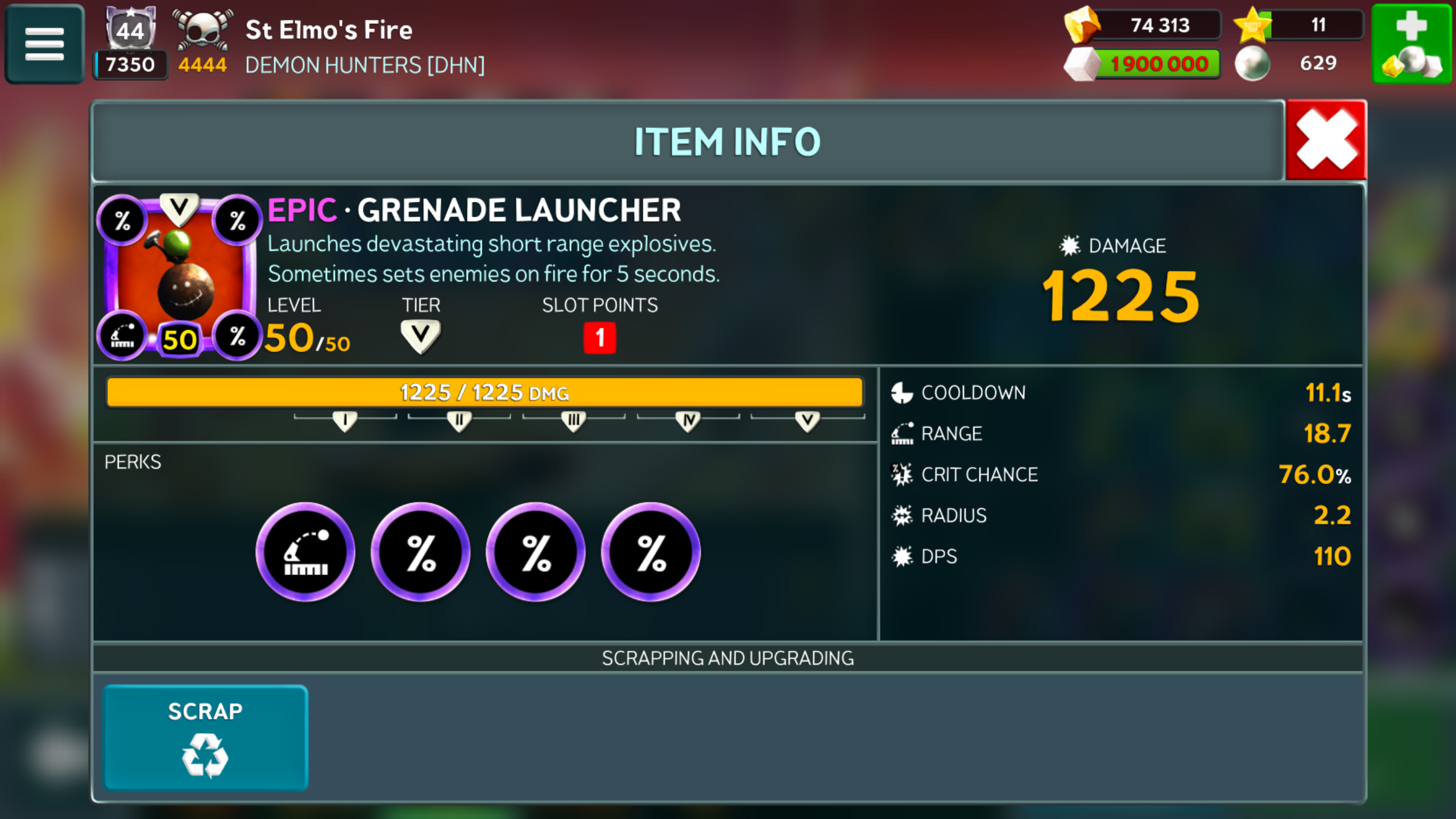View the Demon Hunters [DHN] guild
1456x819 pixels.
(x=365, y=65)
